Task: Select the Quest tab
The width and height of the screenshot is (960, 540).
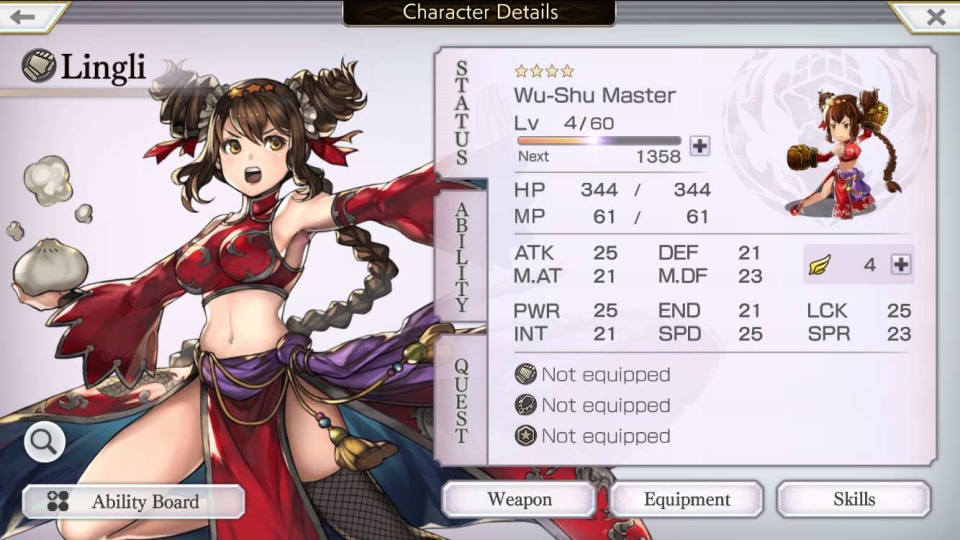Action: coord(461,400)
